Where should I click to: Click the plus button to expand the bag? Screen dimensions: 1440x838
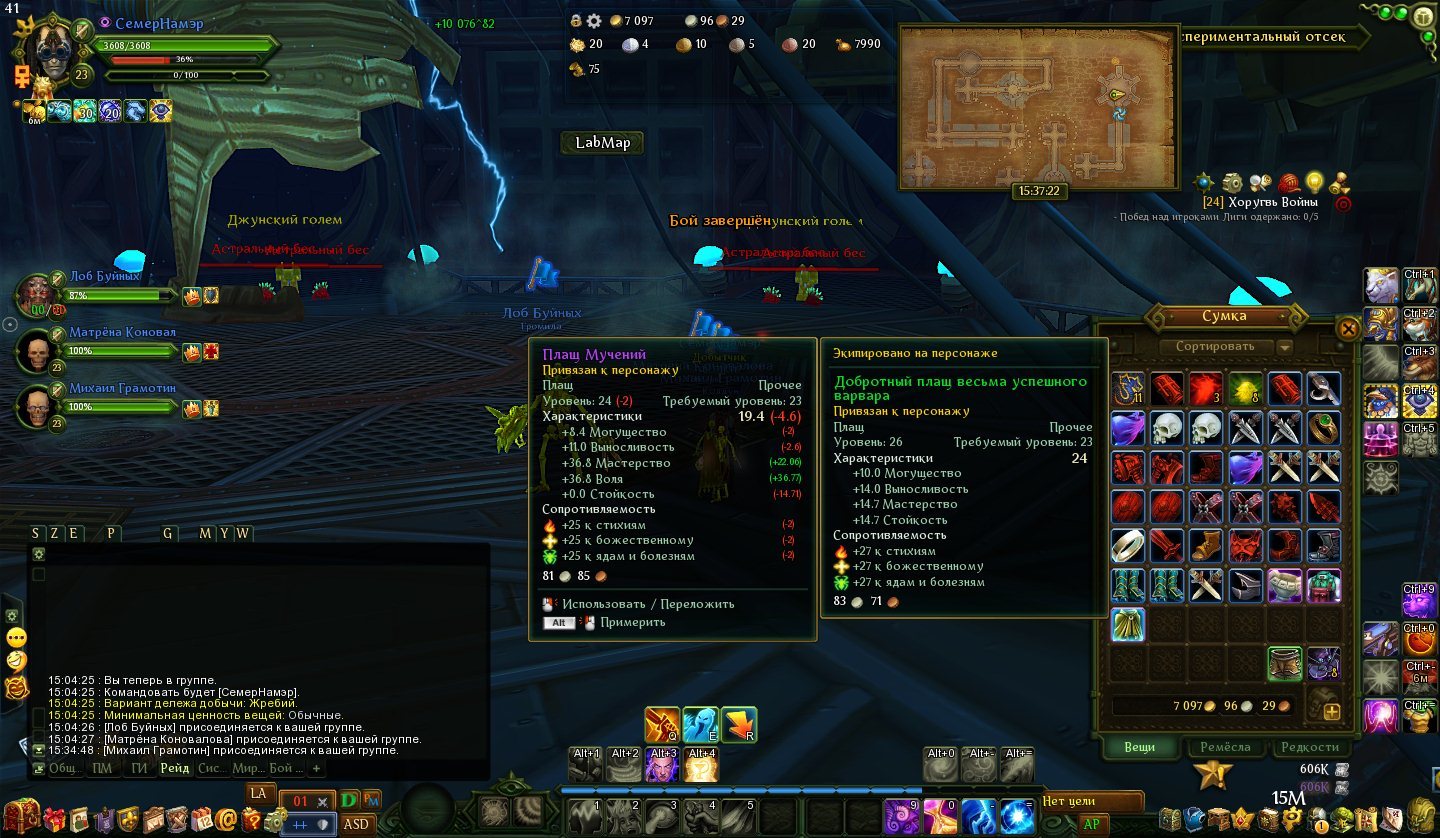[1331, 712]
